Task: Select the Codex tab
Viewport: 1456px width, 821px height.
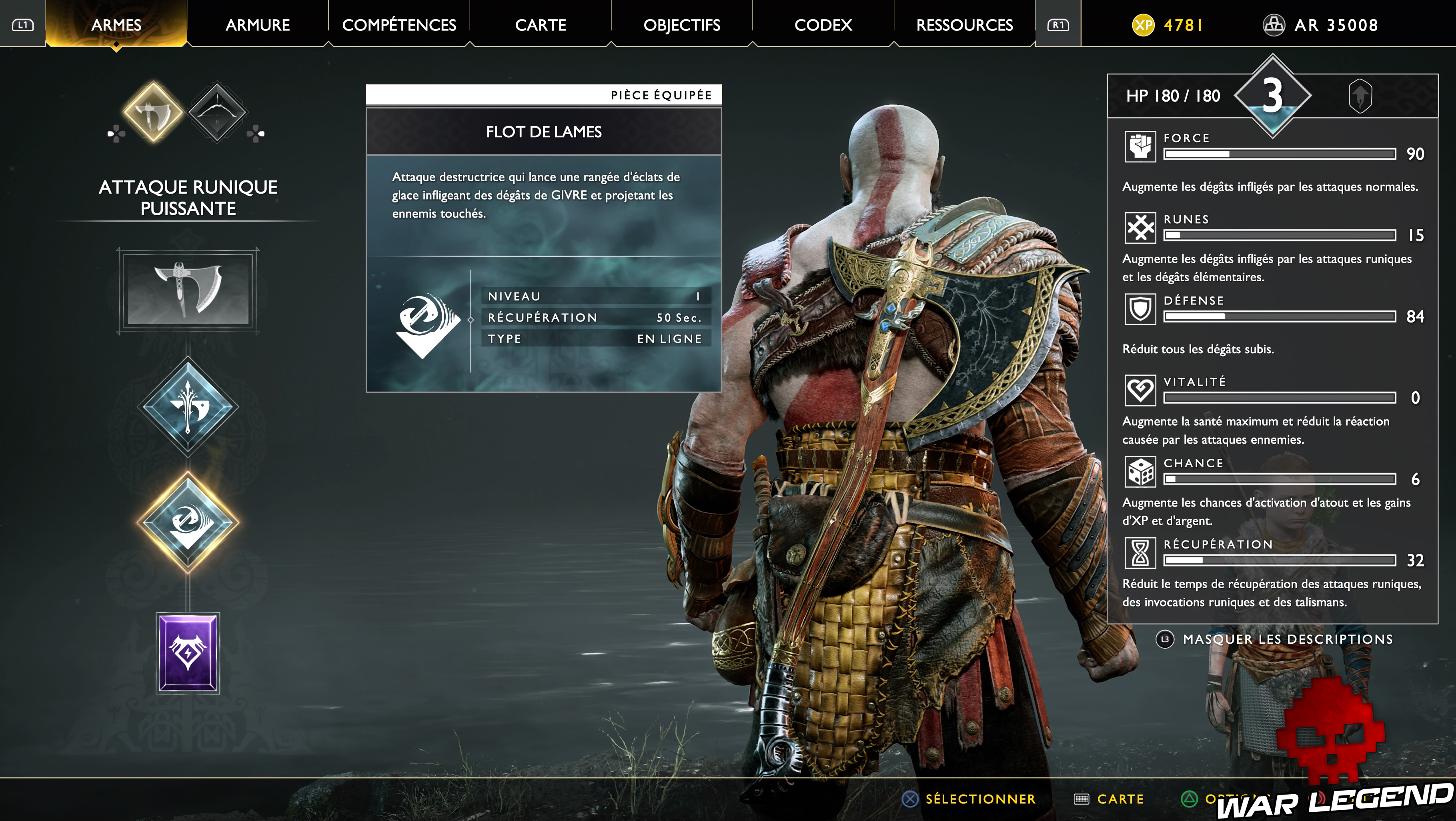Action: coord(823,25)
